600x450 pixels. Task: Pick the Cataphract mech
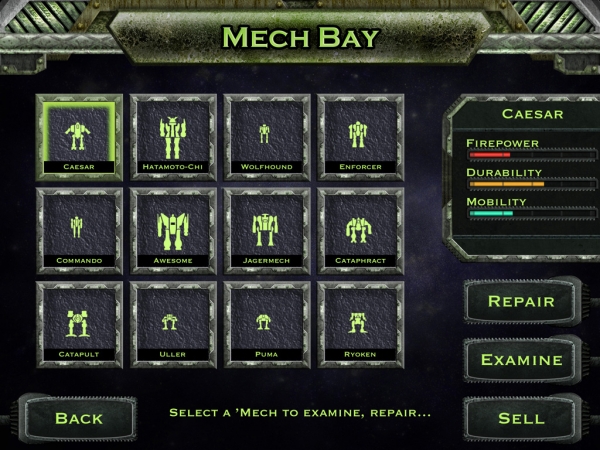358,230
